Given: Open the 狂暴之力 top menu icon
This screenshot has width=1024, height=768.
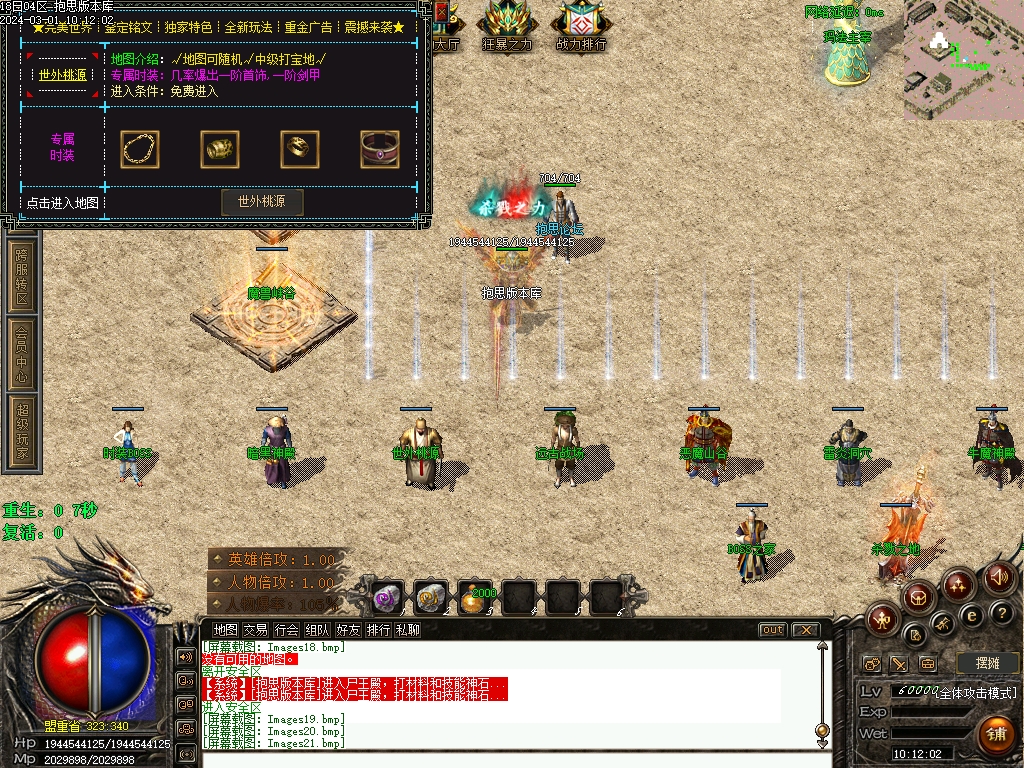Looking at the screenshot, I should tap(507, 24).
